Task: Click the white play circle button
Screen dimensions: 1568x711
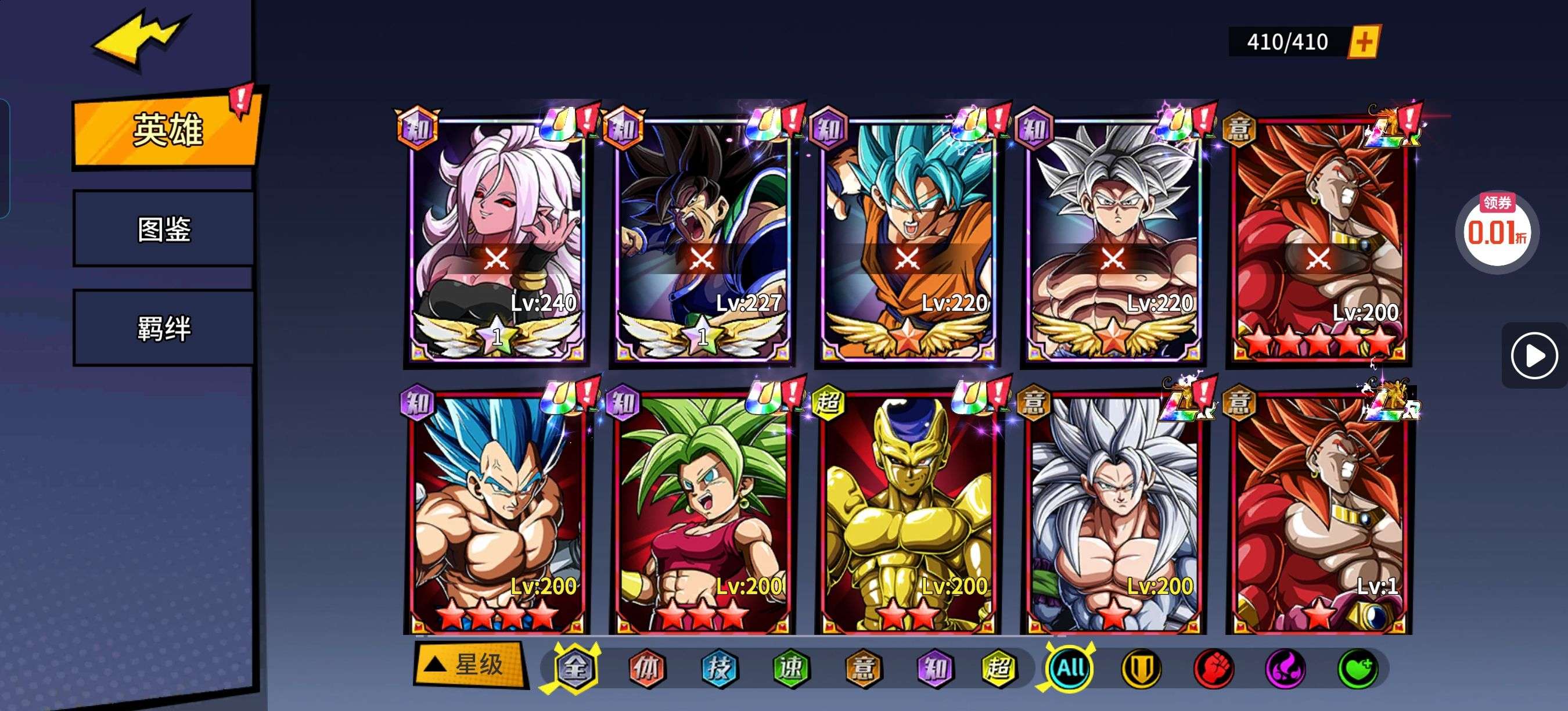Action: tap(1533, 355)
